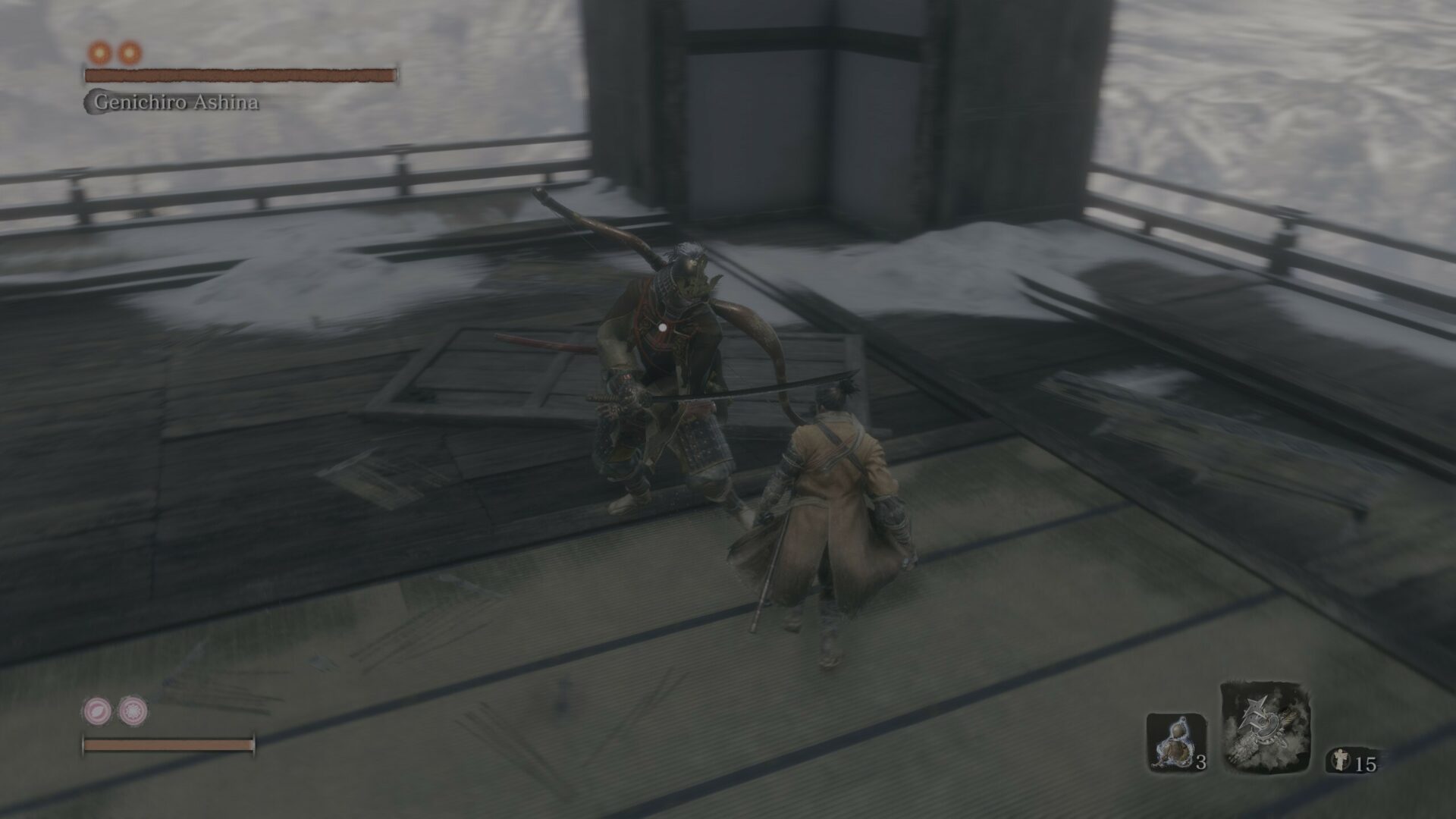The height and width of the screenshot is (819, 1456).
Task: Click the boss's red vitality health bar
Action: click(241, 75)
